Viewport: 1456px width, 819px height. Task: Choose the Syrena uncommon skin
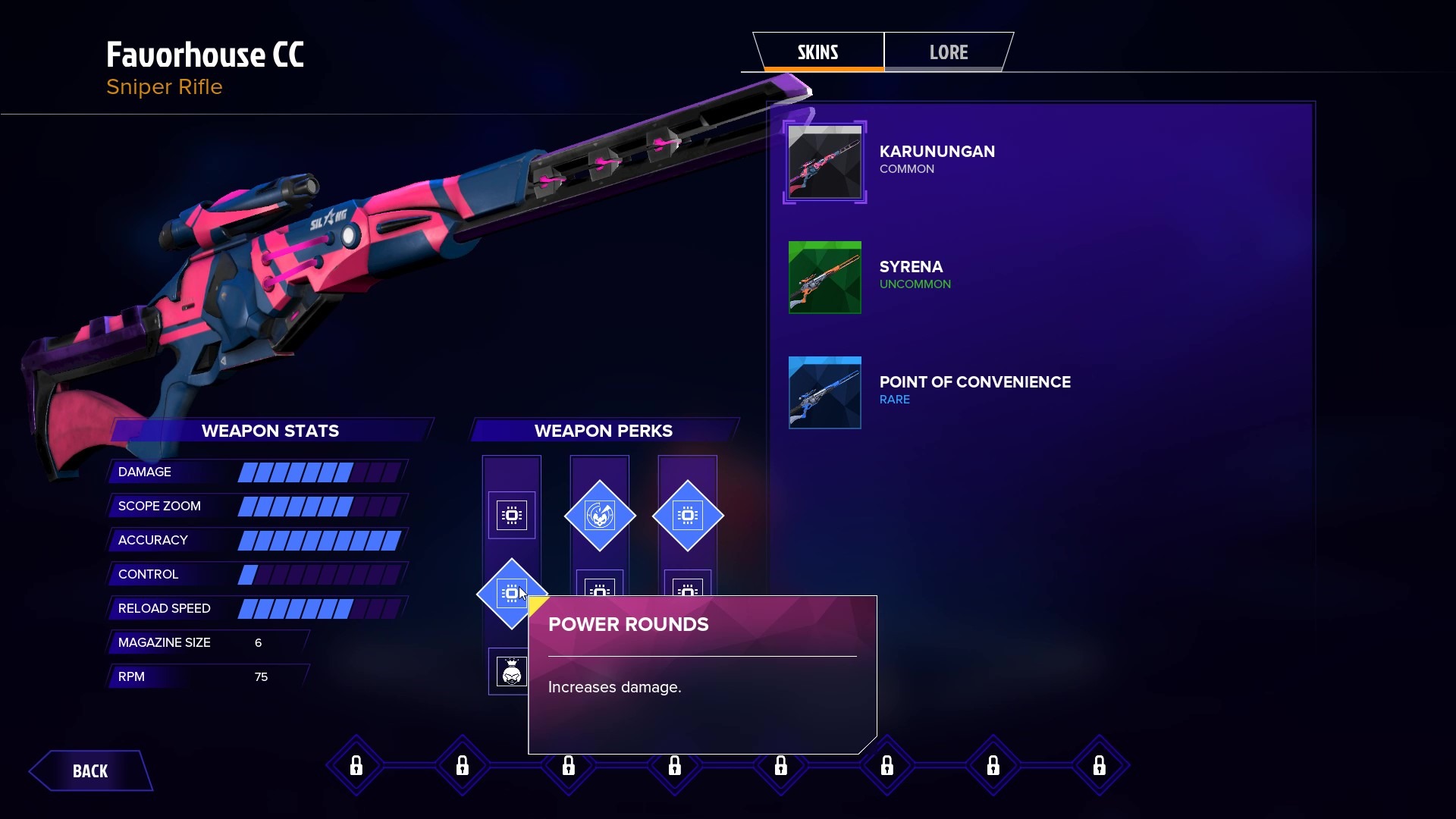tap(825, 278)
